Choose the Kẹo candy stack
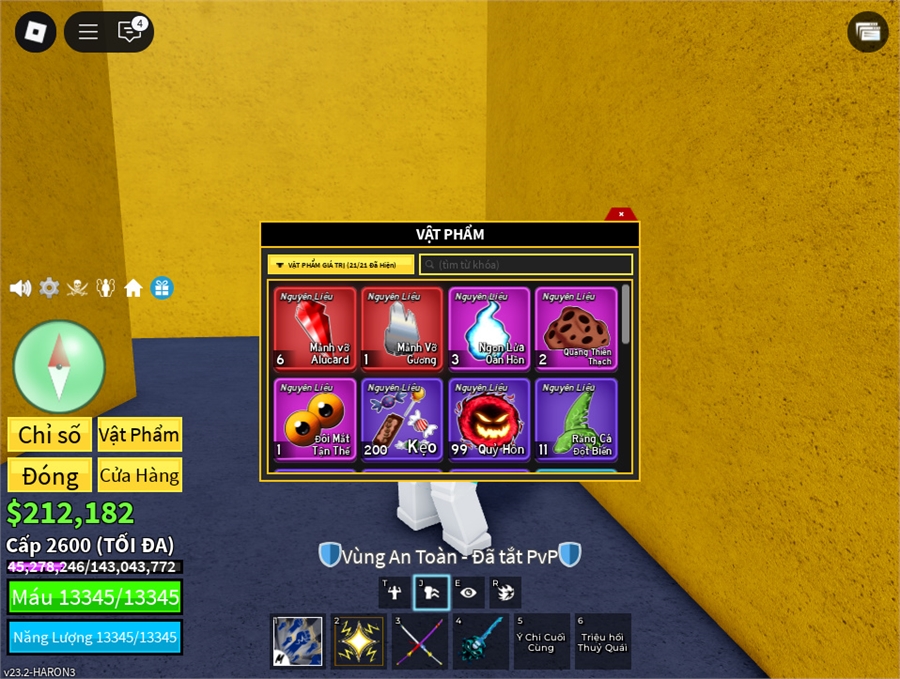Screen dimensions: 900x679 pyautogui.click(x=401, y=419)
